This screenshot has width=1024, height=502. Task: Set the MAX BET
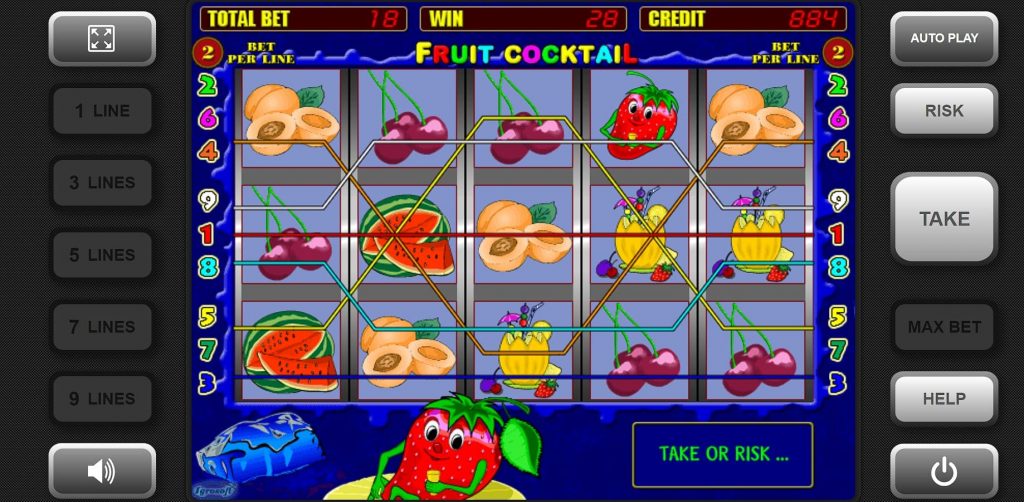point(944,327)
